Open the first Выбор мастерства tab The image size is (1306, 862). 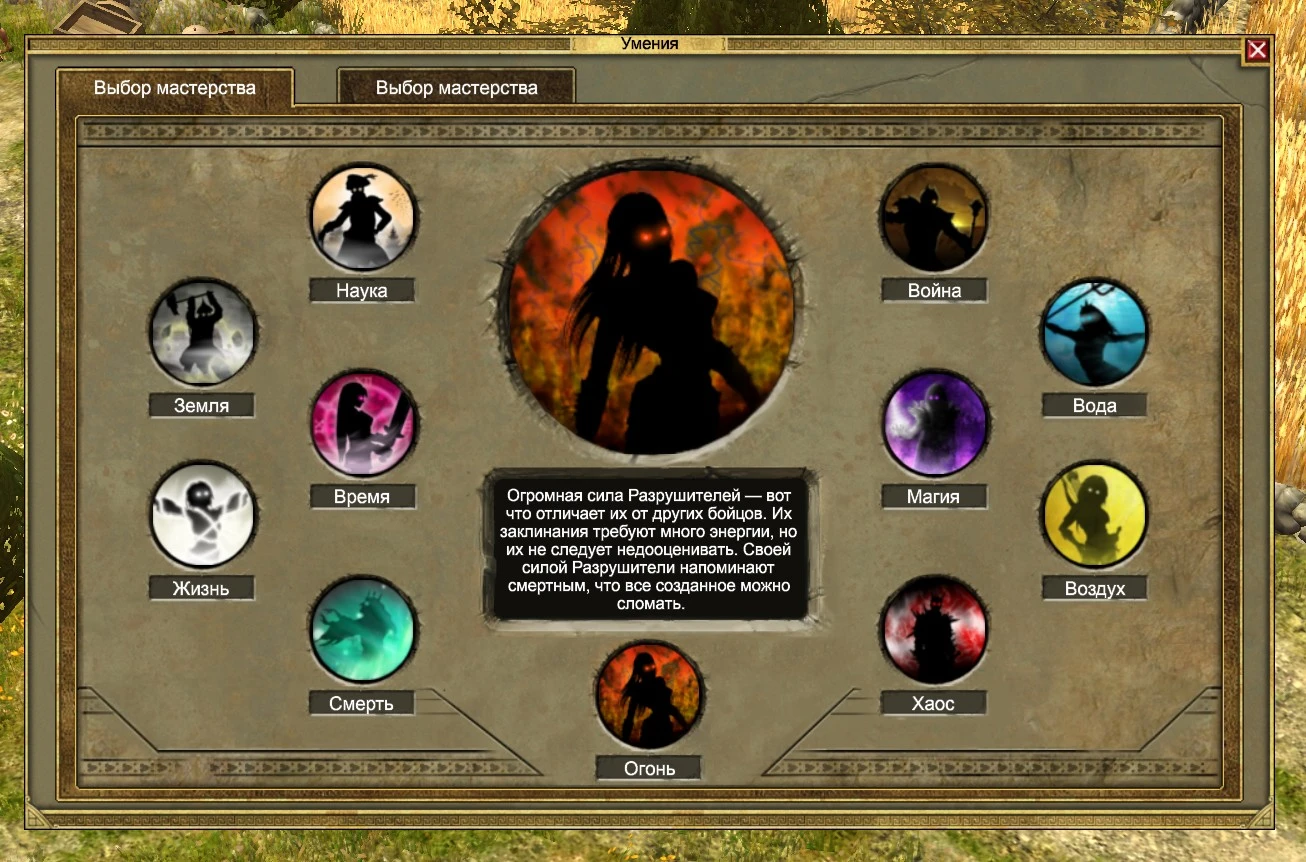tap(176, 87)
